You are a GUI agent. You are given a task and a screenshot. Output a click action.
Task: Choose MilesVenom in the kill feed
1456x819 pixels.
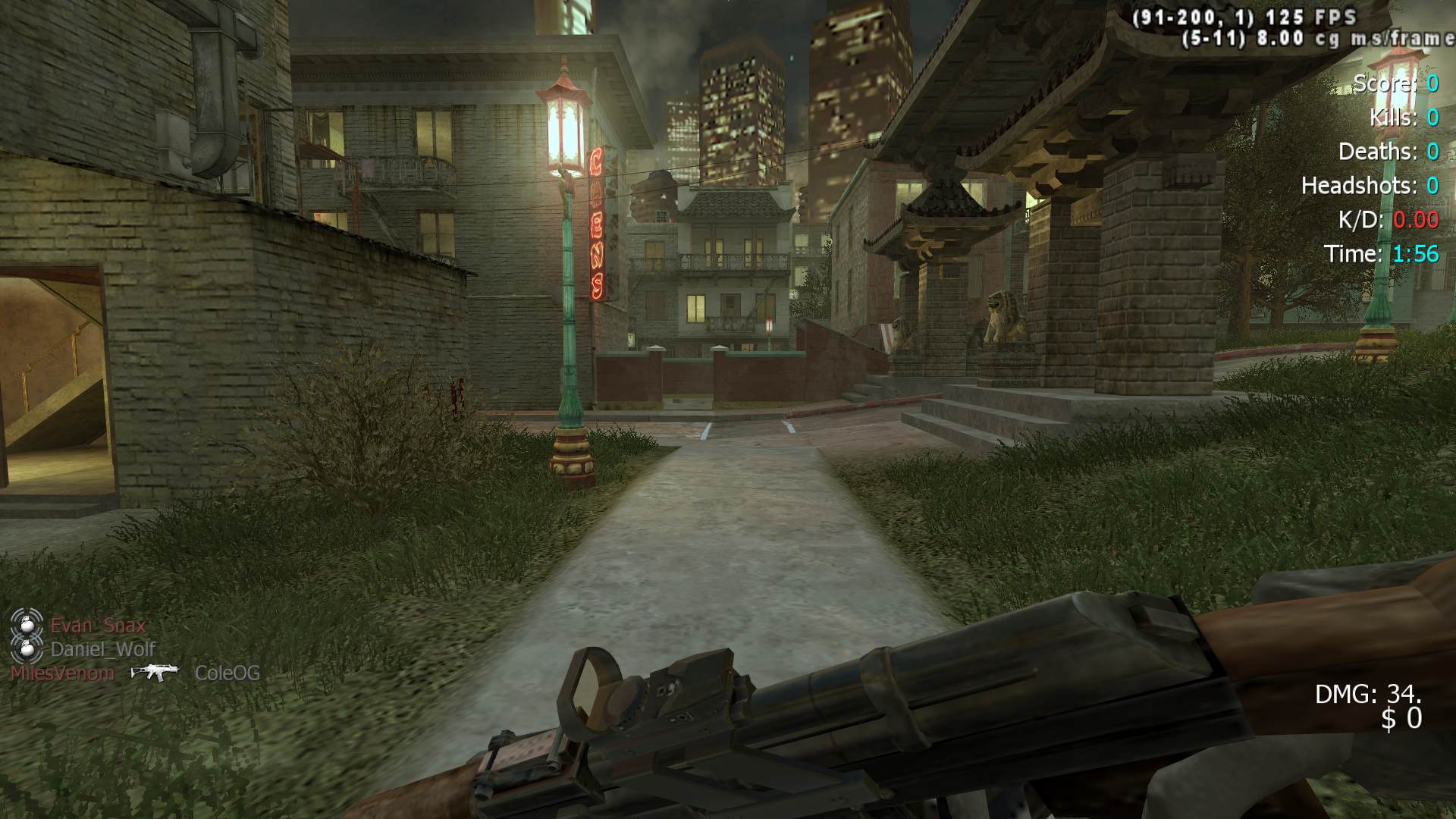click(63, 673)
